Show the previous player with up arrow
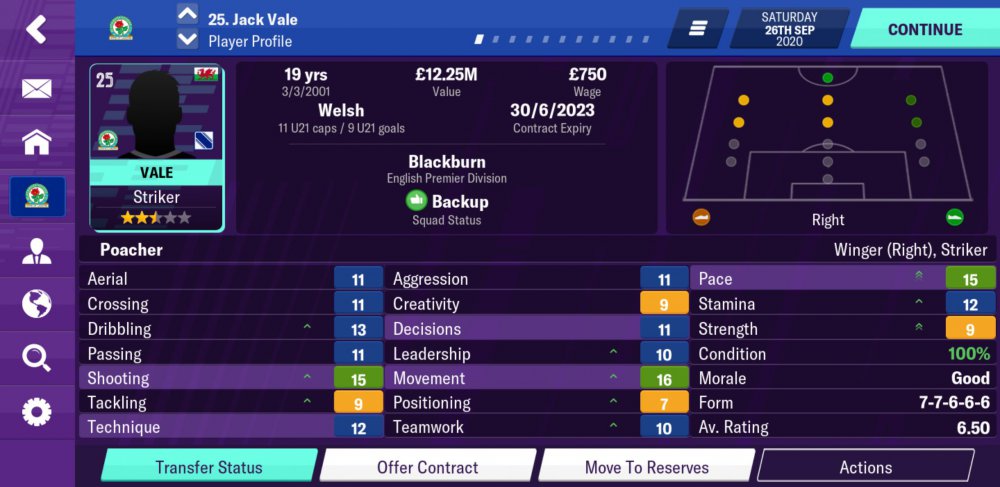Viewport: 1000px width, 487px height. (x=187, y=14)
